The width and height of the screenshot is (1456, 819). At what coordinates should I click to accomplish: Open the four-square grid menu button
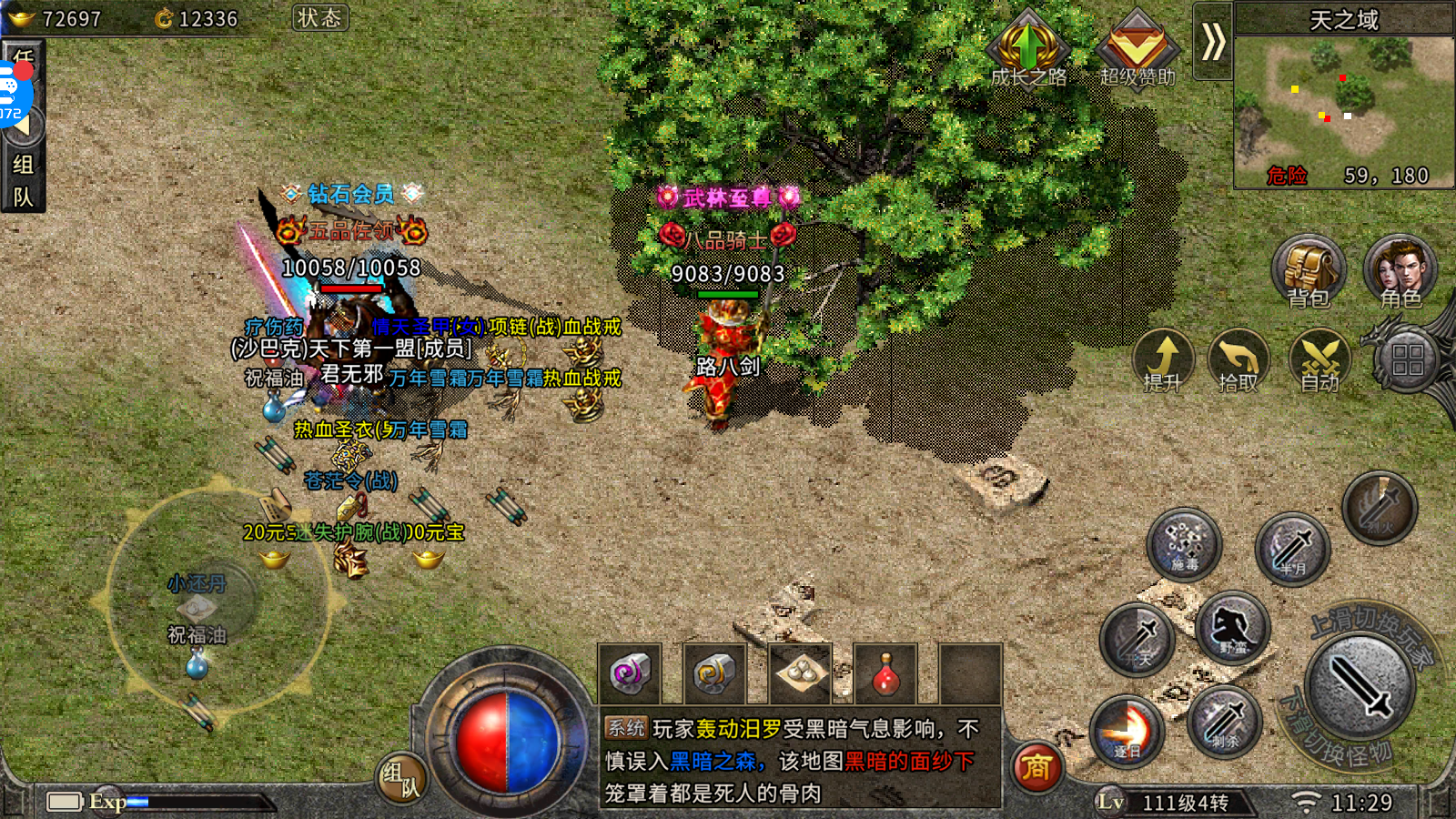[1407, 359]
